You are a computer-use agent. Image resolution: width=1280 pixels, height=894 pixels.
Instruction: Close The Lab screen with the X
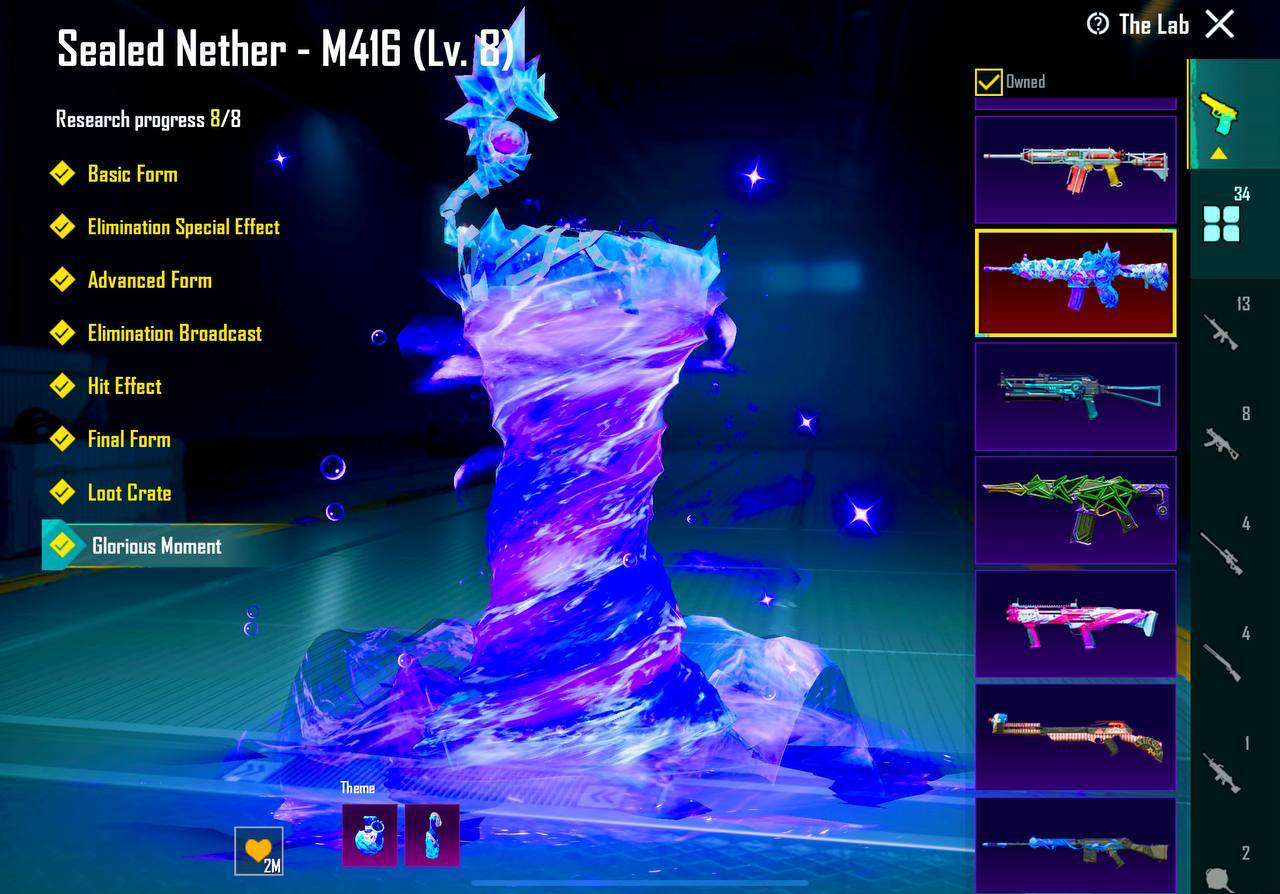point(1219,24)
